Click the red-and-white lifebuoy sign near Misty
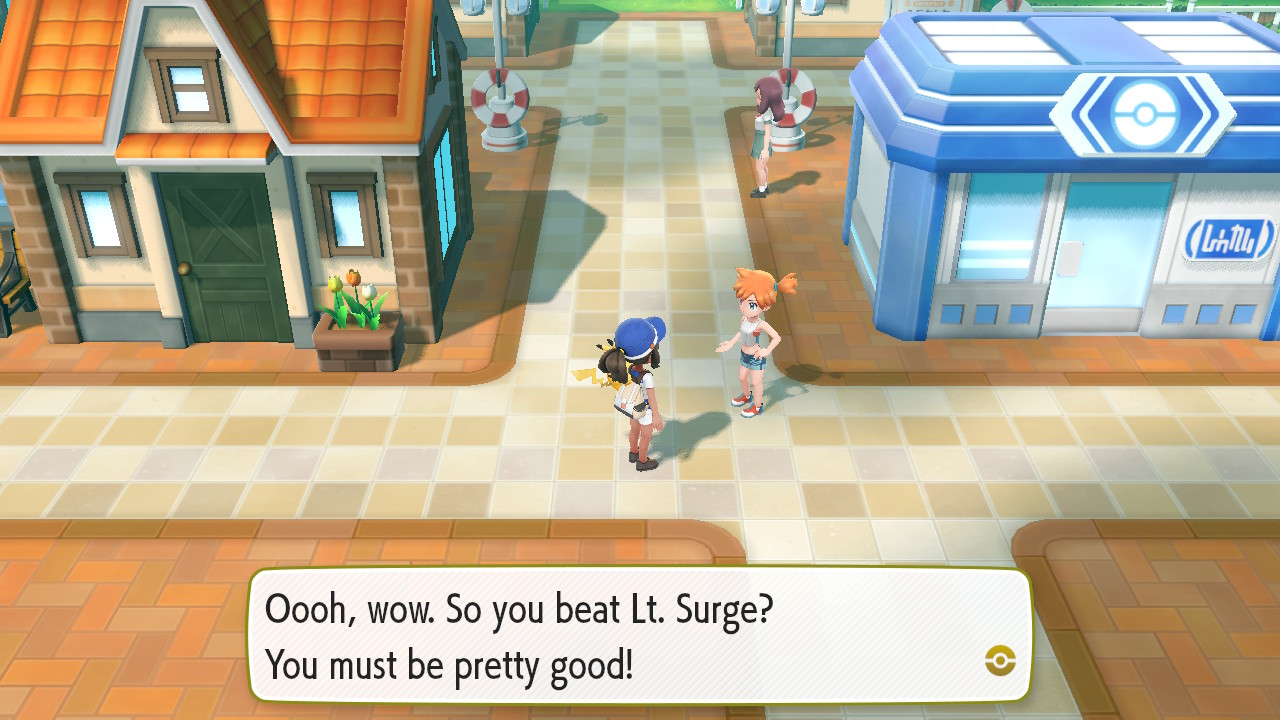 coord(795,100)
